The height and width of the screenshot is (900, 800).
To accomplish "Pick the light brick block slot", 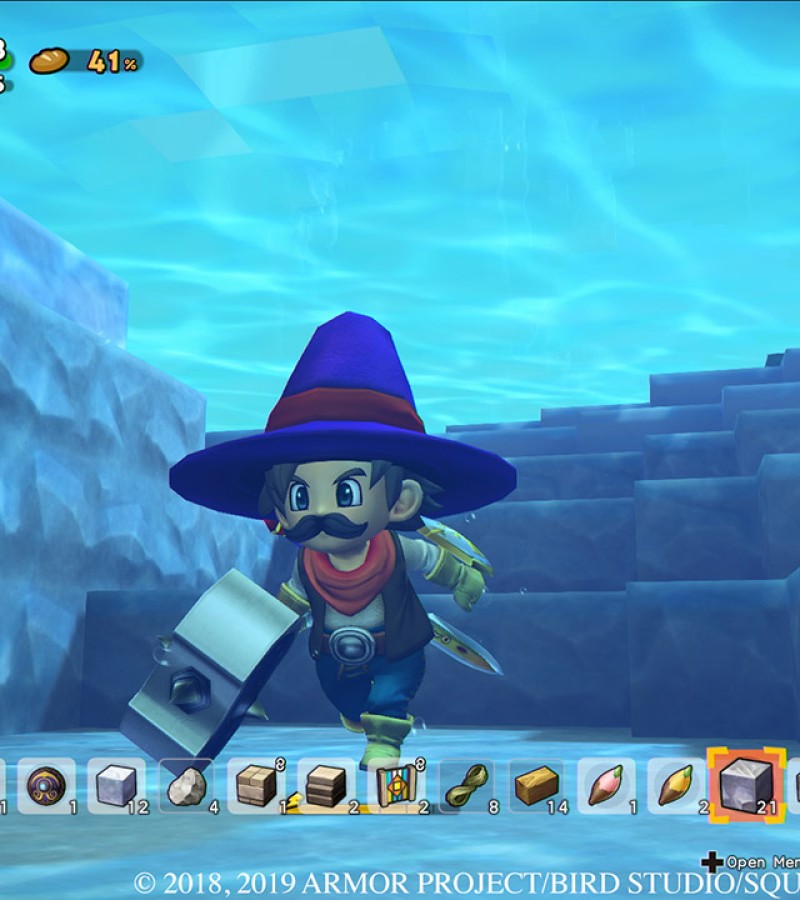I will coord(256,786).
